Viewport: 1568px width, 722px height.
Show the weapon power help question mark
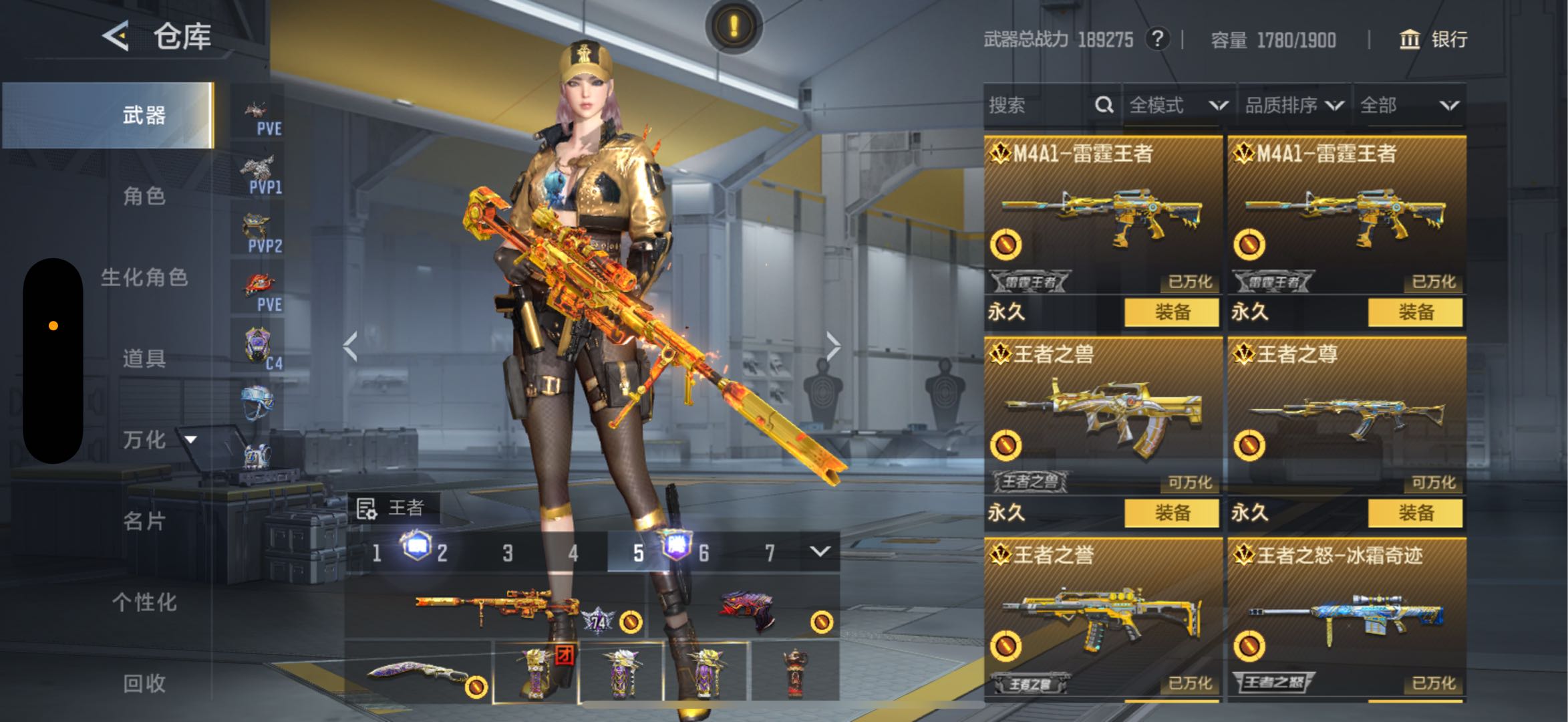pyautogui.click(x=1157, y=39)
